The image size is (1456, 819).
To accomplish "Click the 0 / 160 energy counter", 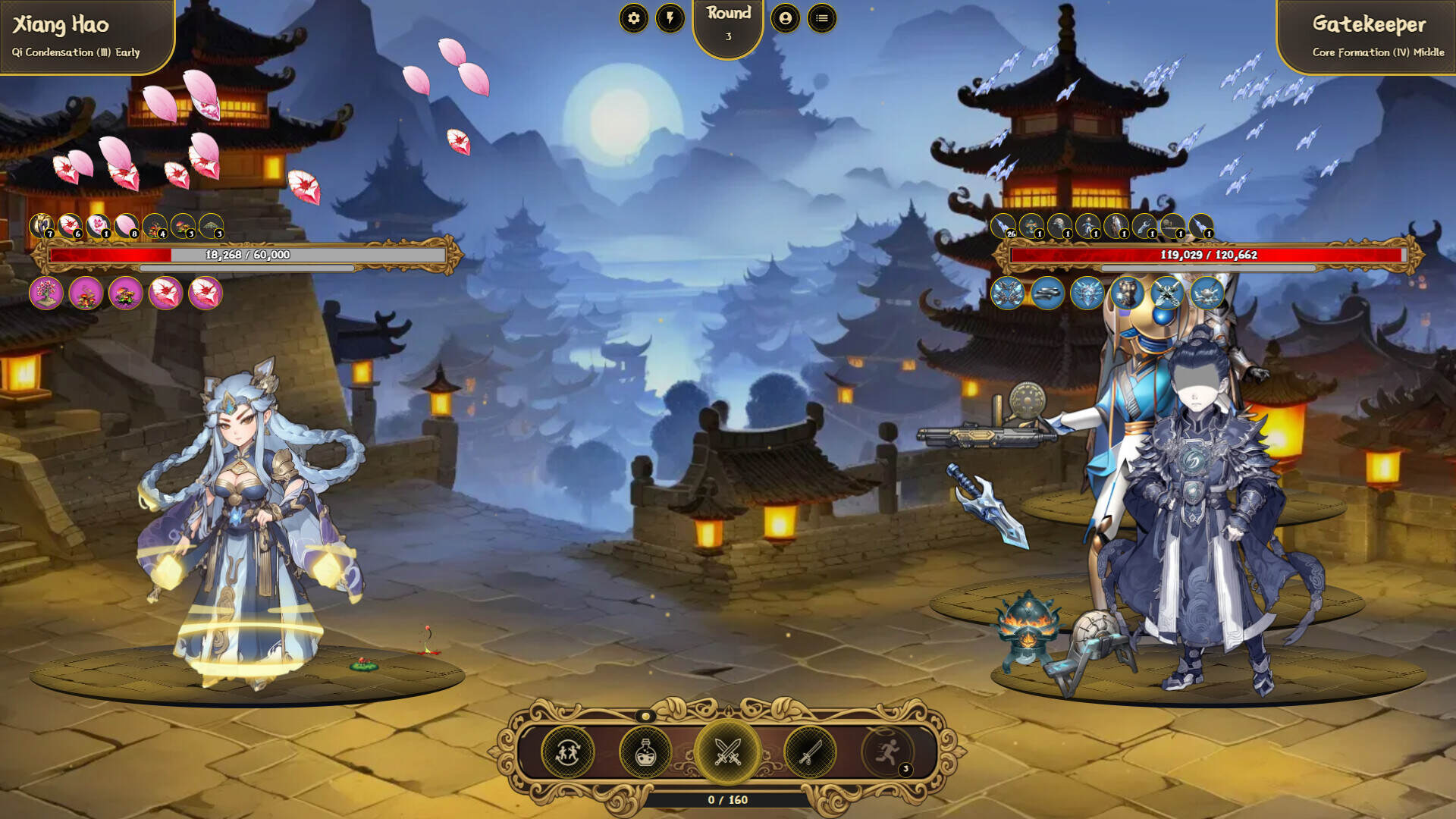I will 726,798.
